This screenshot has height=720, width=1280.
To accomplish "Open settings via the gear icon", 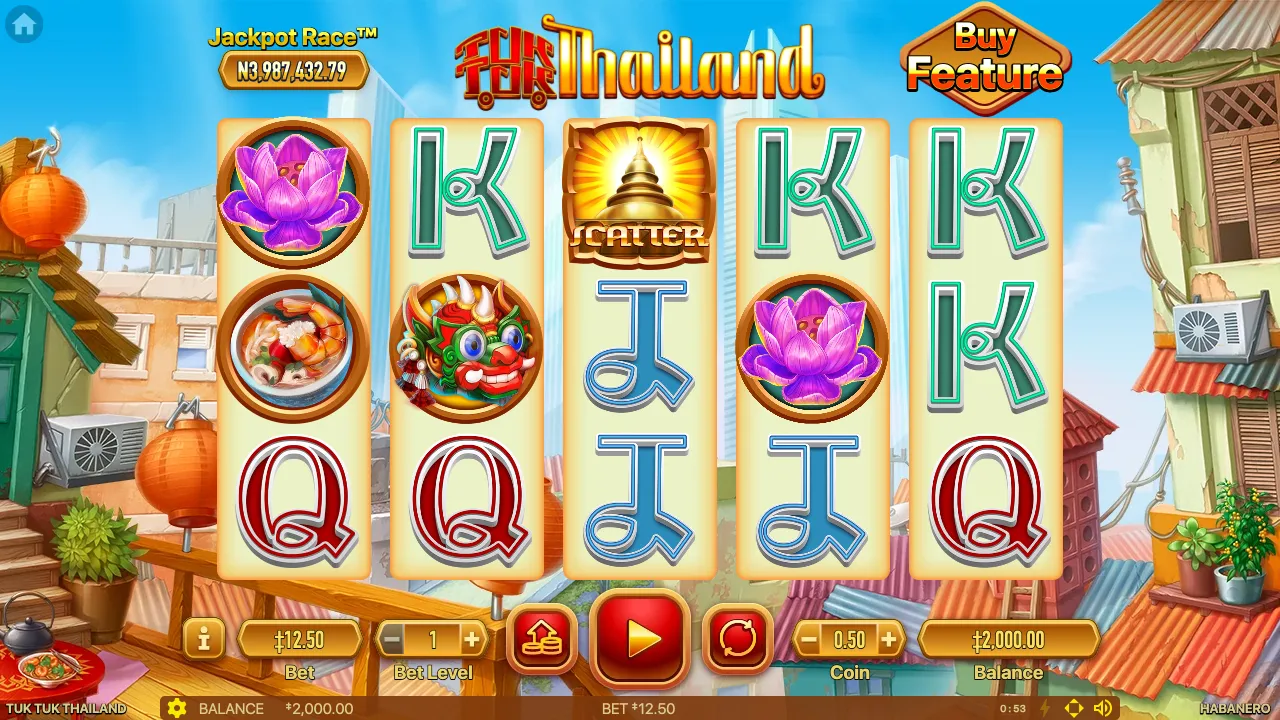I will pos(177,708).
